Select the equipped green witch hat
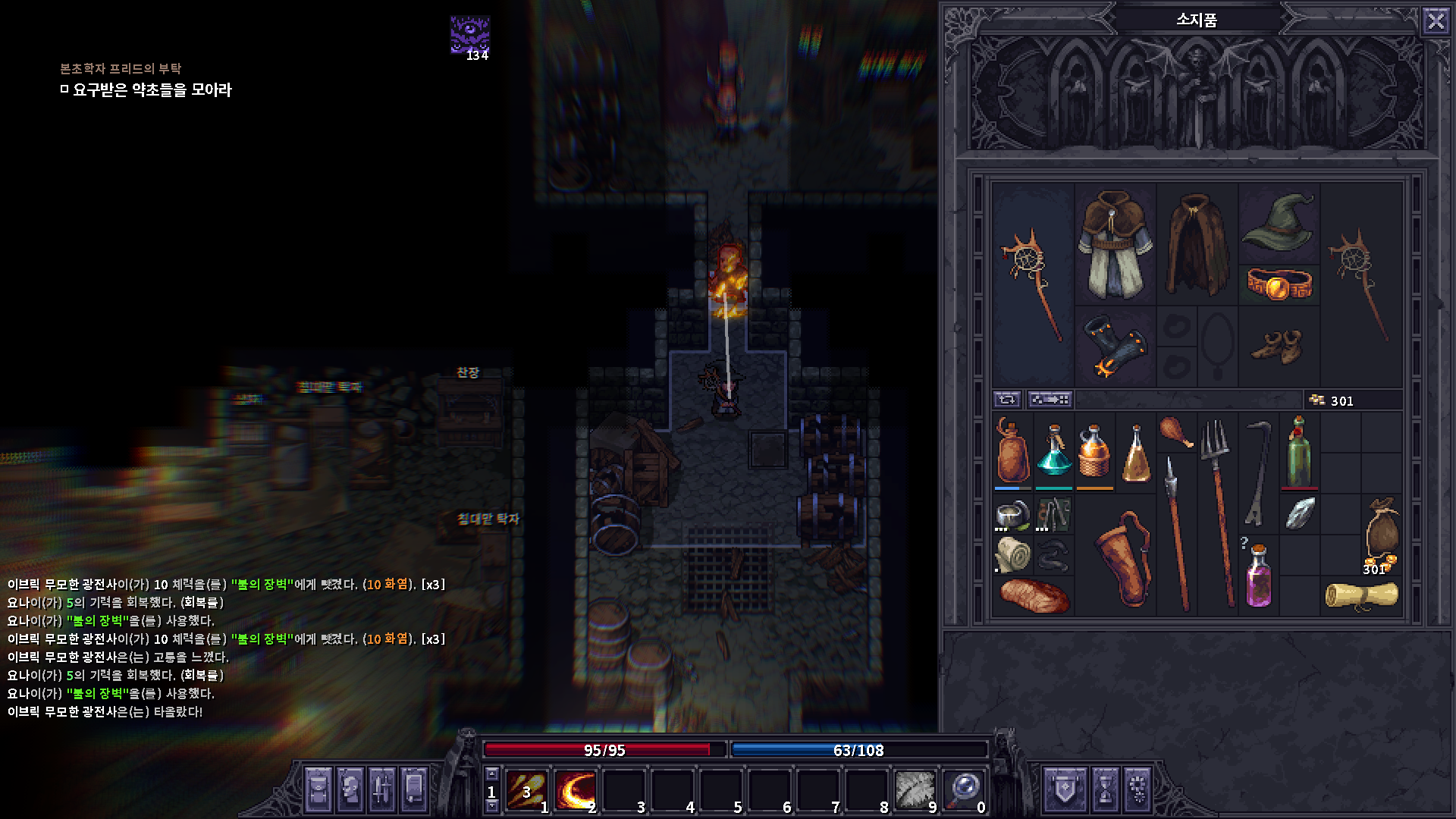Viewport: 1456px width, 819px height. pyautogui.click(x=1279, y=221)
